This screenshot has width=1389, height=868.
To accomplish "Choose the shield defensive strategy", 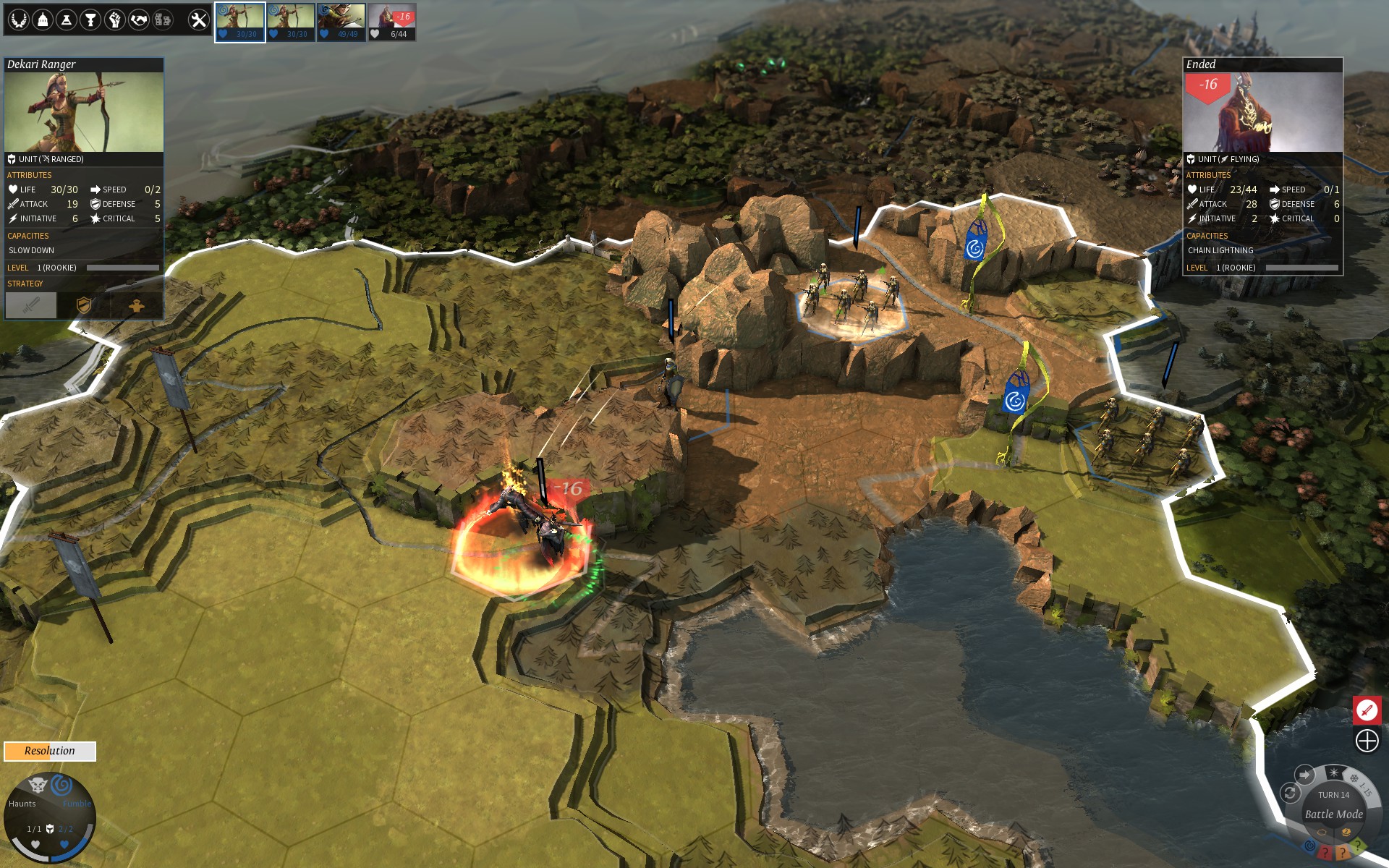I will [x=84, y=305].
